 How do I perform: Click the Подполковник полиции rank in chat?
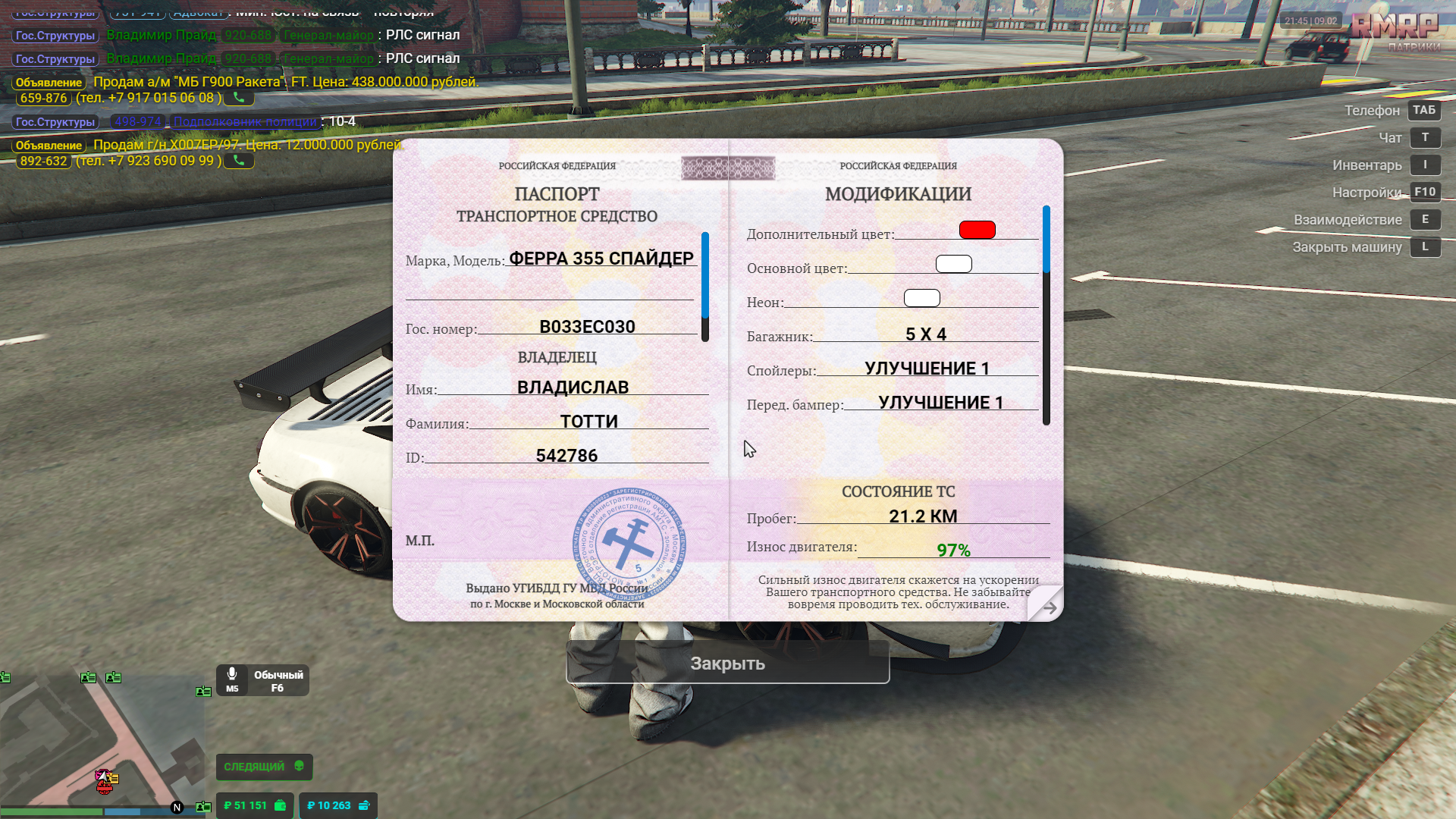(x=245, y=121)
